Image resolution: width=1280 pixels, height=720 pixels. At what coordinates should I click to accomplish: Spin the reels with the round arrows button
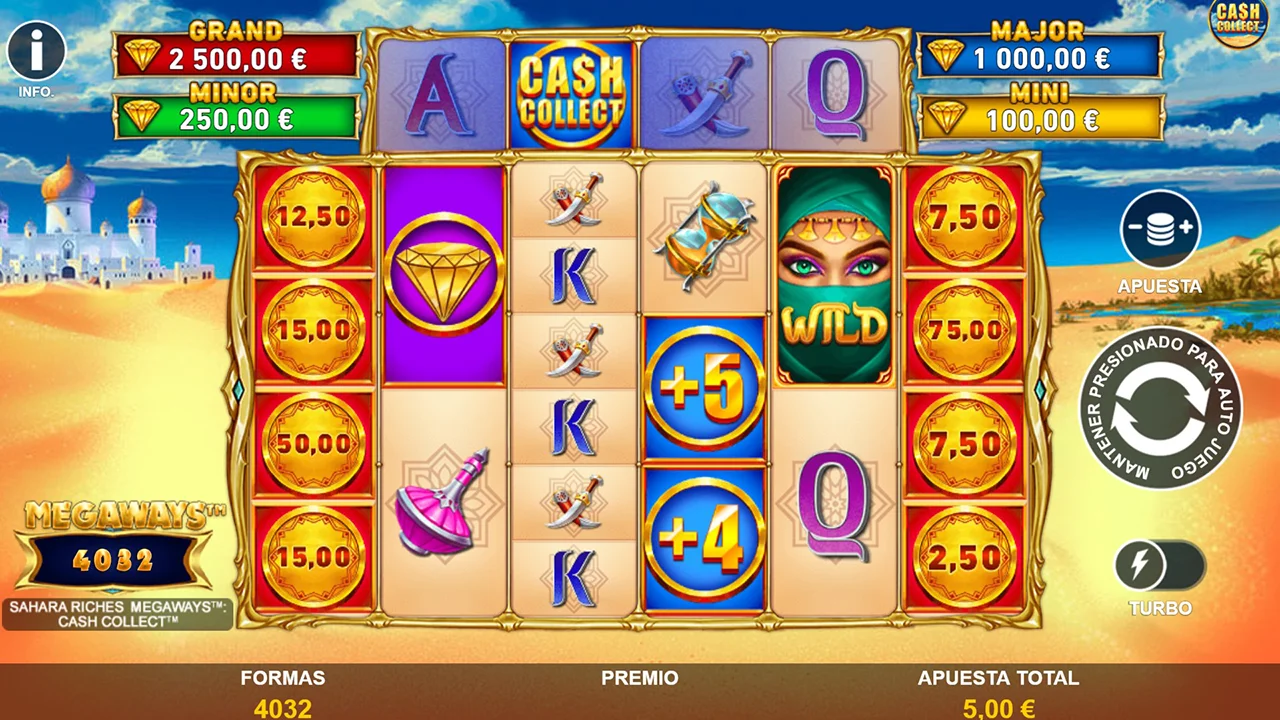click(1160, 408)
